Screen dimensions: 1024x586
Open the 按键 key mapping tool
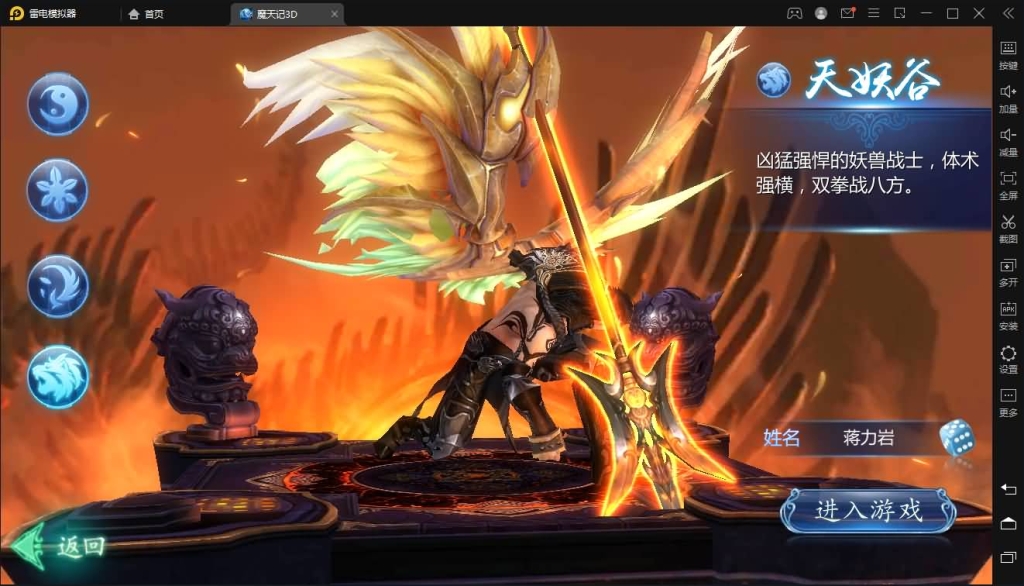(x=1008, y=54)
